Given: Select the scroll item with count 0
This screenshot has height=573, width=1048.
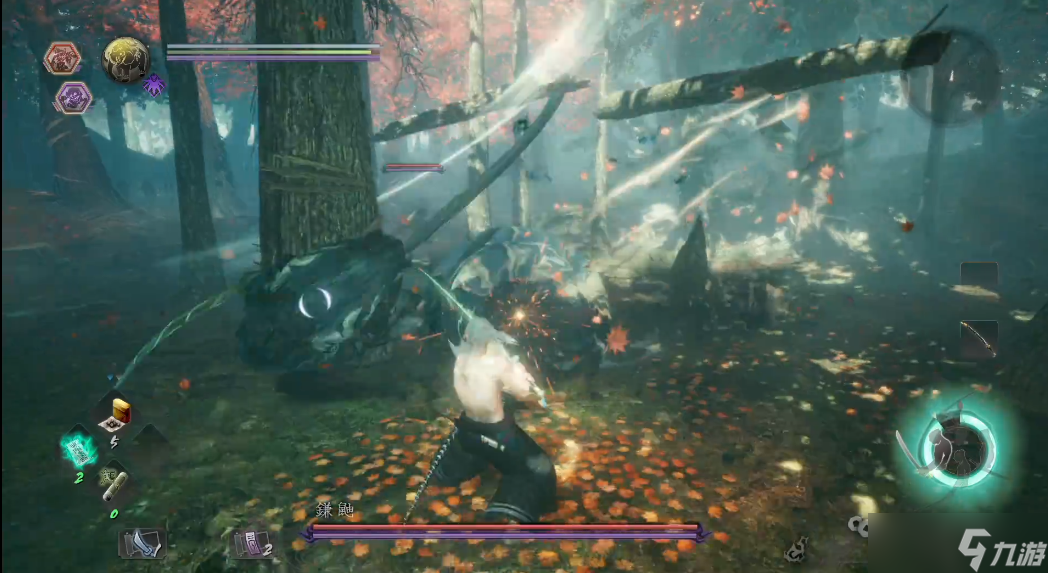Looking at the screenshot, I should point(113,485).
